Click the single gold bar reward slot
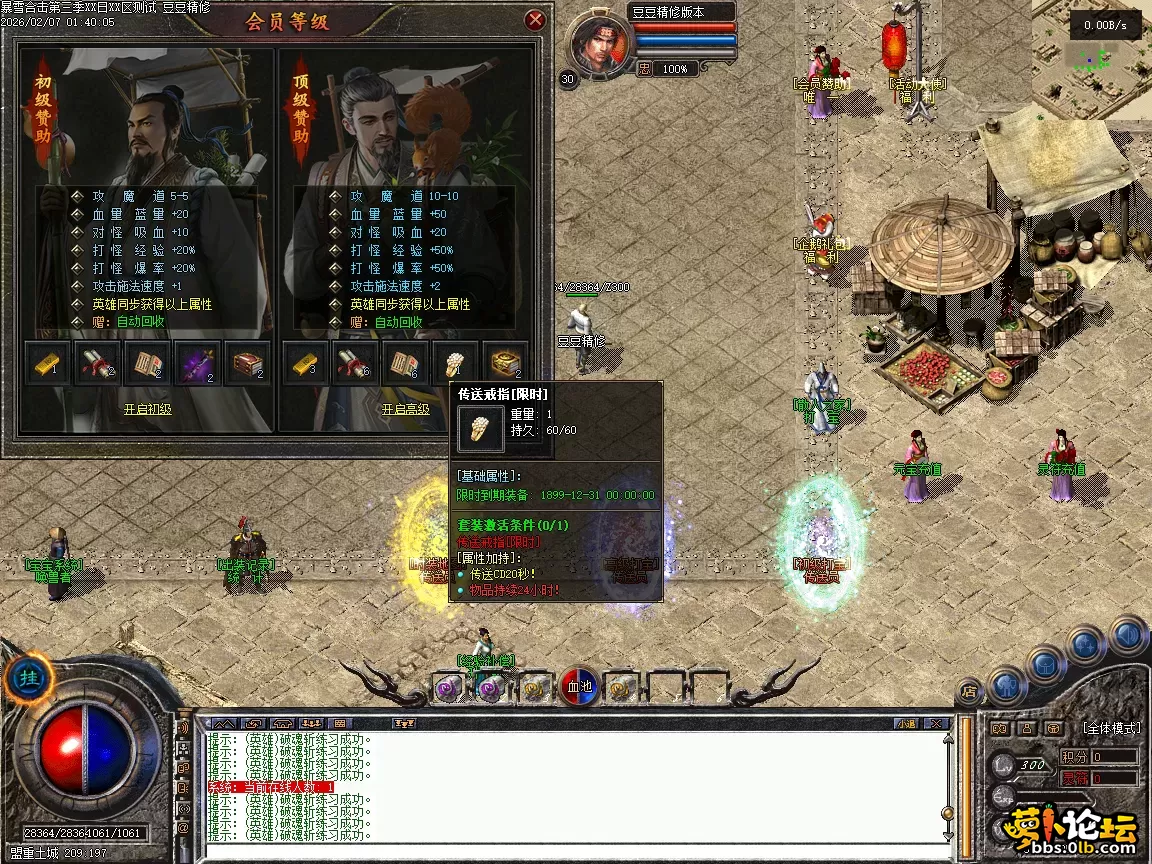The width and height of the screenshot is (1152, 864). 47,363
